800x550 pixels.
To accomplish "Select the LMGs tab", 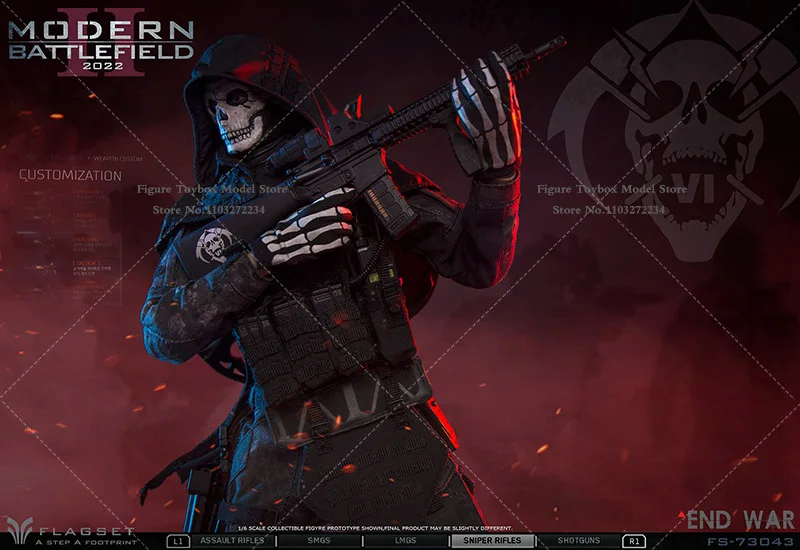I will tap(404, 540).
